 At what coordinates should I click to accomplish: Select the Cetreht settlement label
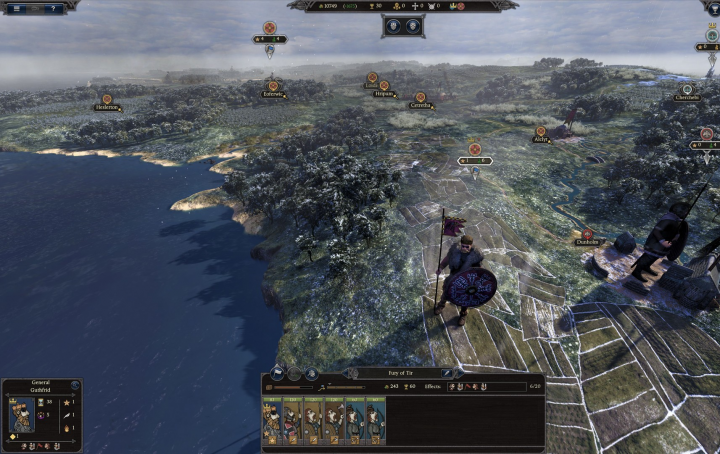click(x=420, y=105)
